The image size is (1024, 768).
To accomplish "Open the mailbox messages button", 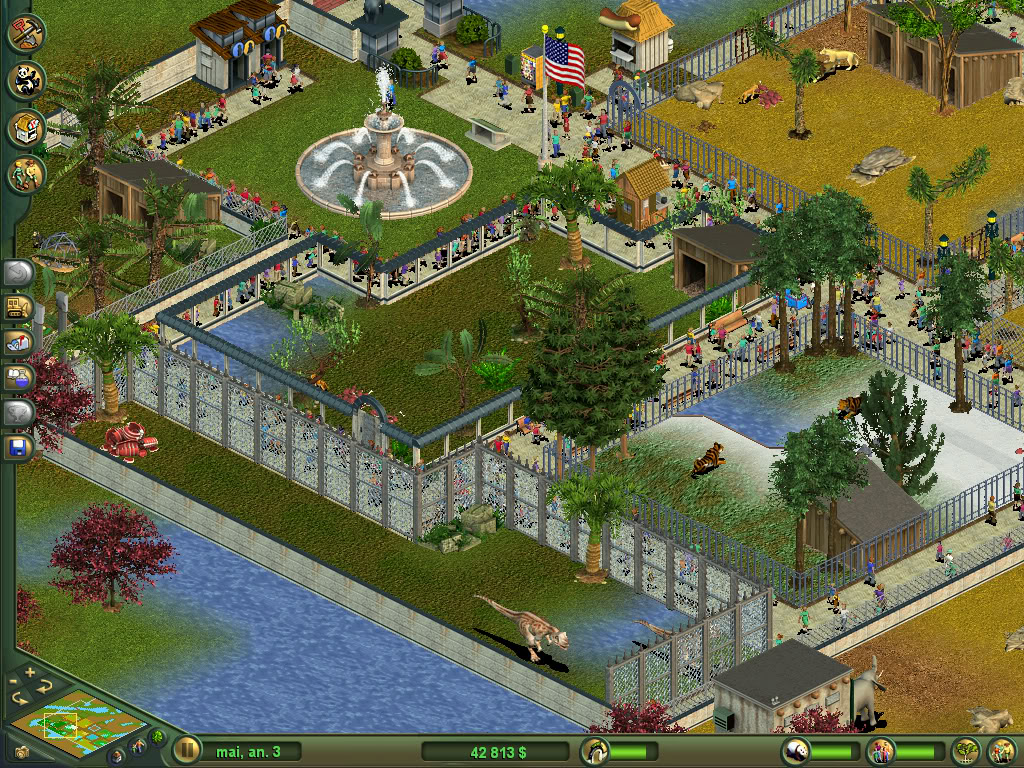I will coord(20,342).
